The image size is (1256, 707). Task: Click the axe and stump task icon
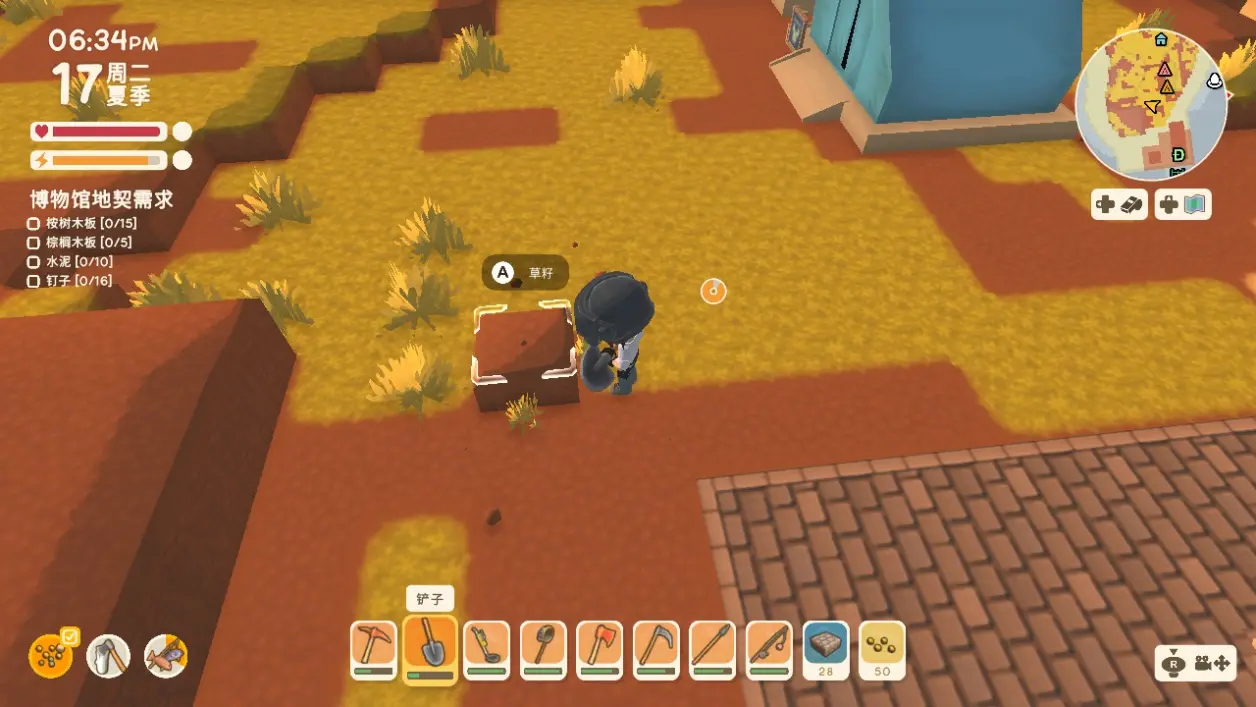[108, 656]
